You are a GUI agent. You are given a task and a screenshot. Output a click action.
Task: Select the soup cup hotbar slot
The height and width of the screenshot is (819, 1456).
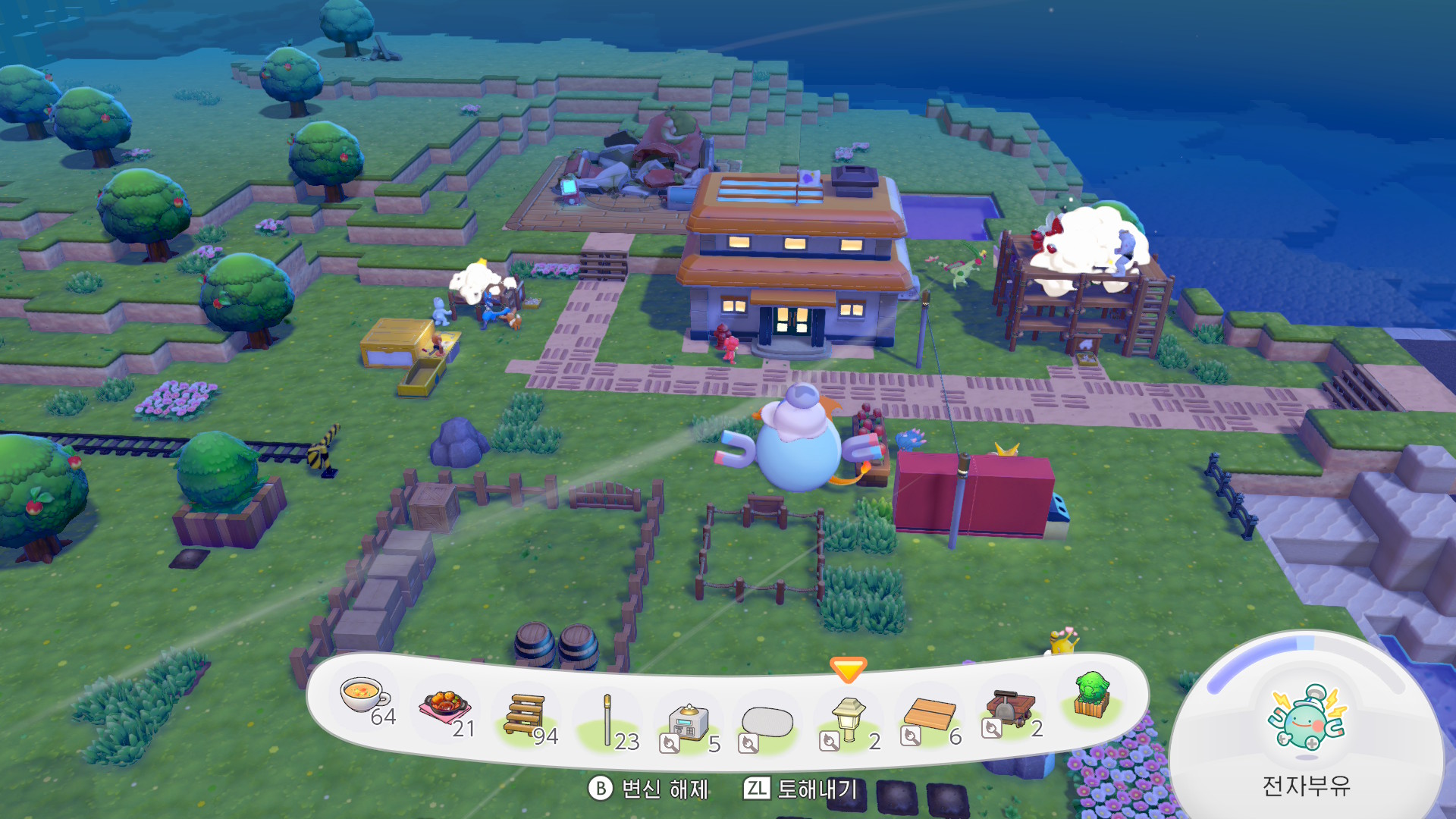pyautogui.click(x=364, y=698)
